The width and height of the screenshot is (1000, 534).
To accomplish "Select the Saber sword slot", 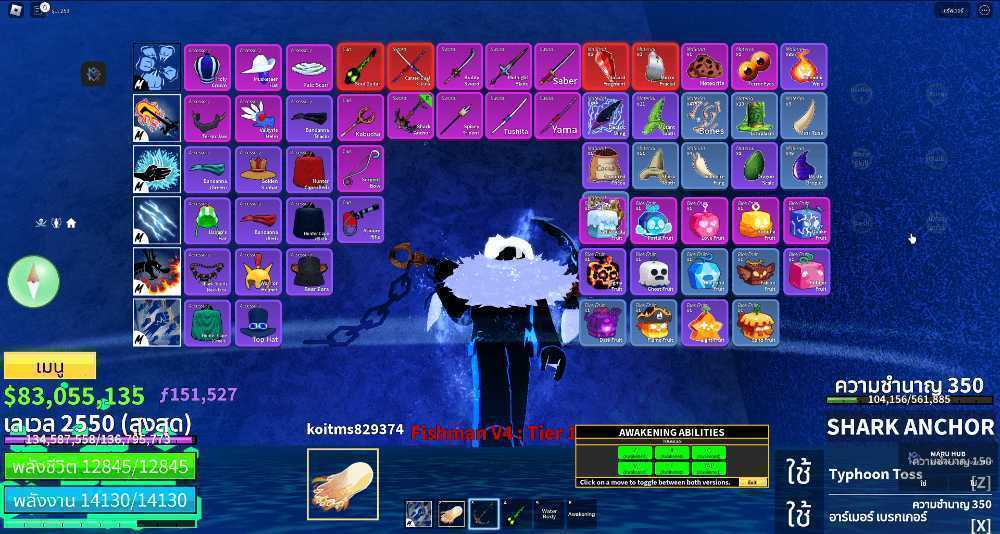I will click(x=558, y=67).
